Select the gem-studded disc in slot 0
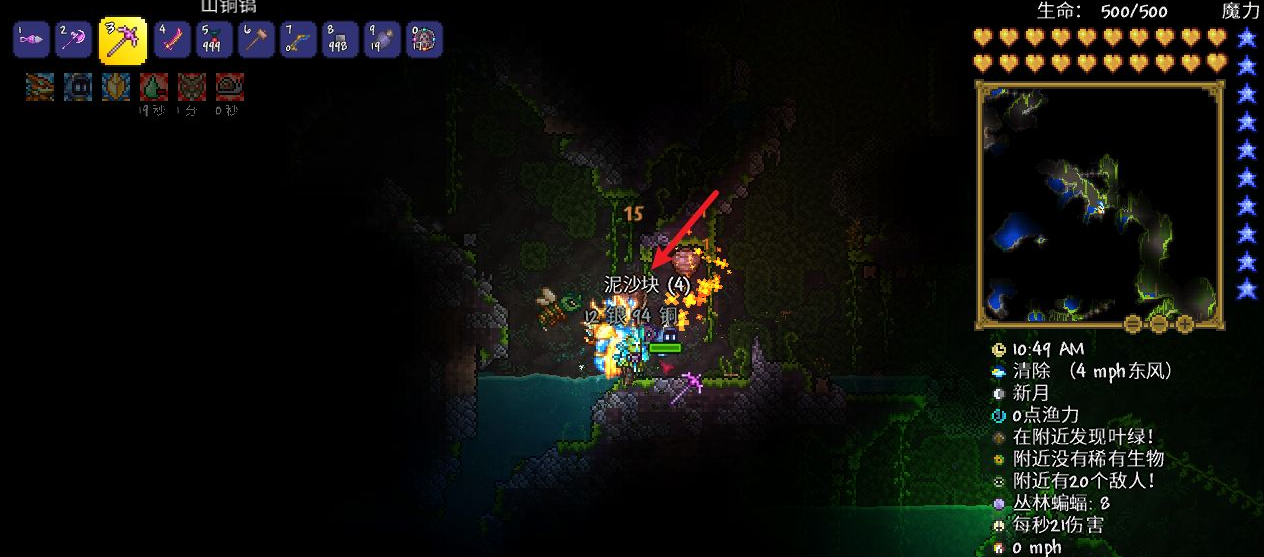 click(x=425, y=41)
